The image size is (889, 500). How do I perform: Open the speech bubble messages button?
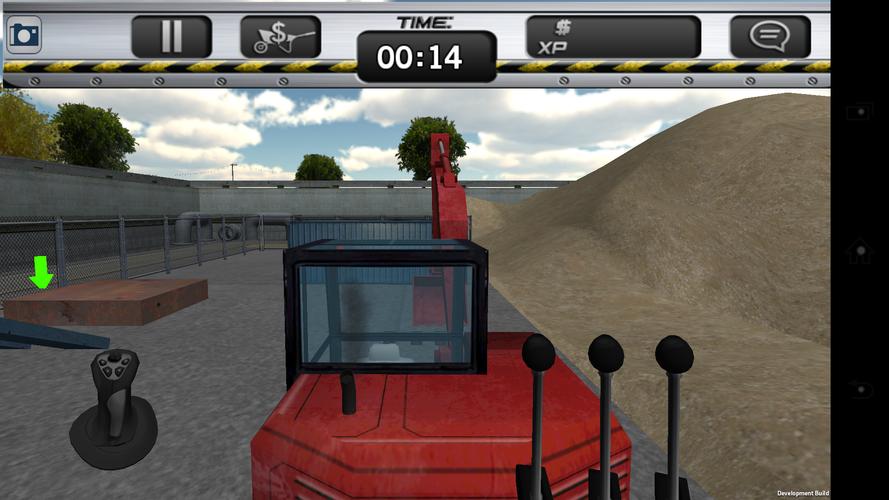(x=769, y=37)
